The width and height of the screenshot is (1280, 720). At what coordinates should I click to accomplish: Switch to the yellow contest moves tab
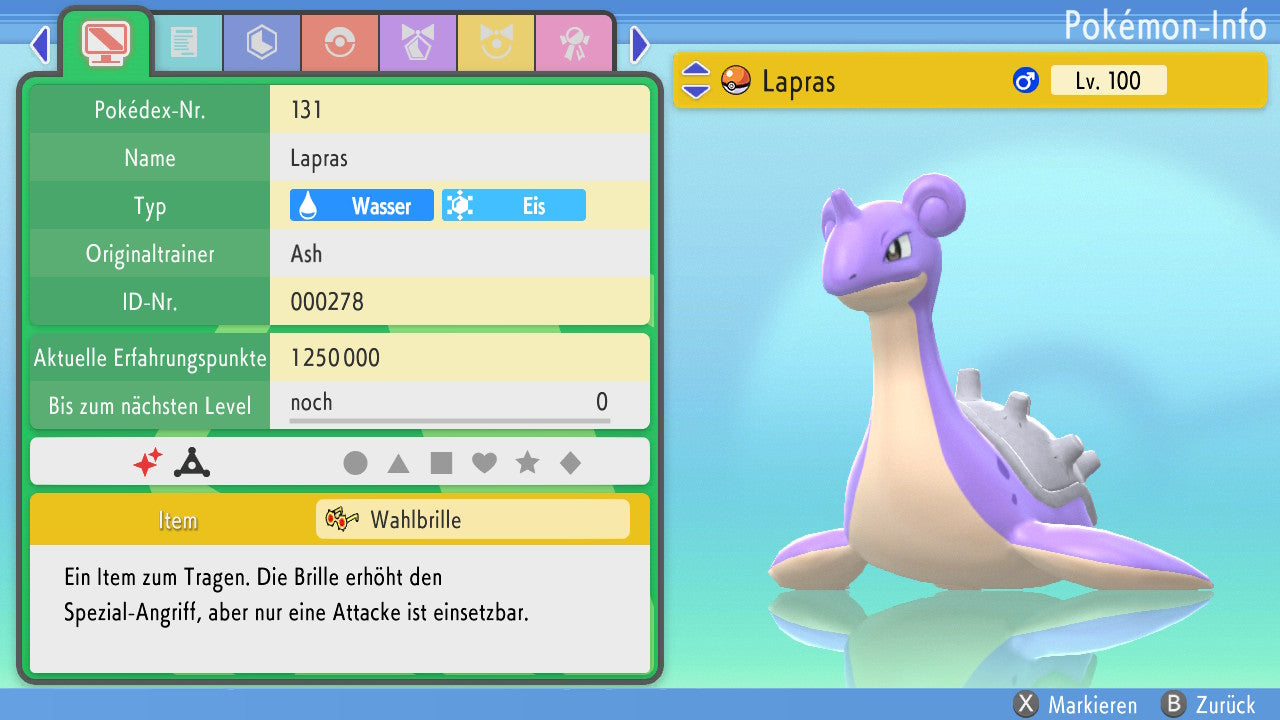click(x=495, y=43)
